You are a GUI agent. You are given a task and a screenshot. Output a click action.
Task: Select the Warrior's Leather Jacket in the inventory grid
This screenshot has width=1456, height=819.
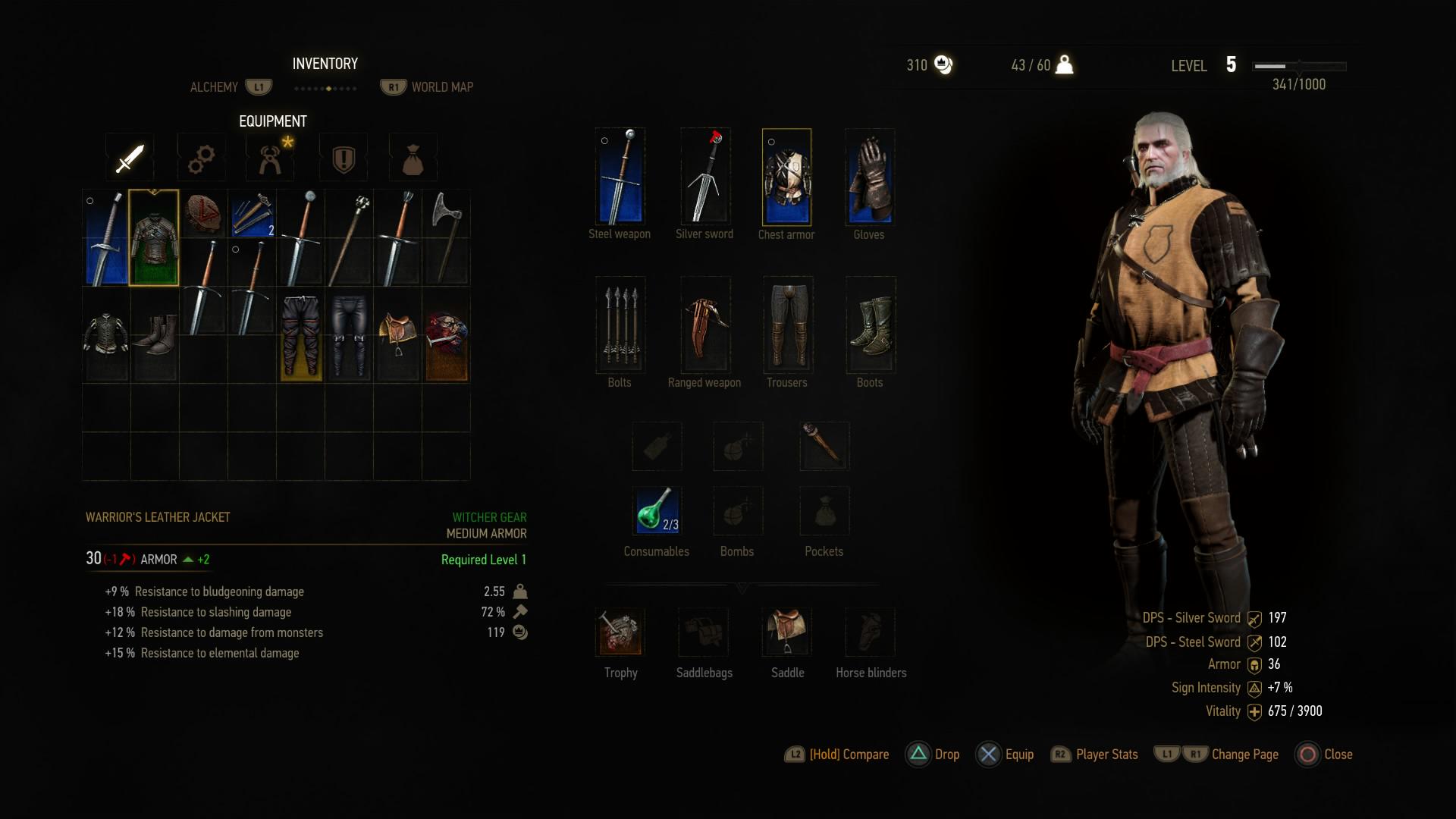[155, 238]
